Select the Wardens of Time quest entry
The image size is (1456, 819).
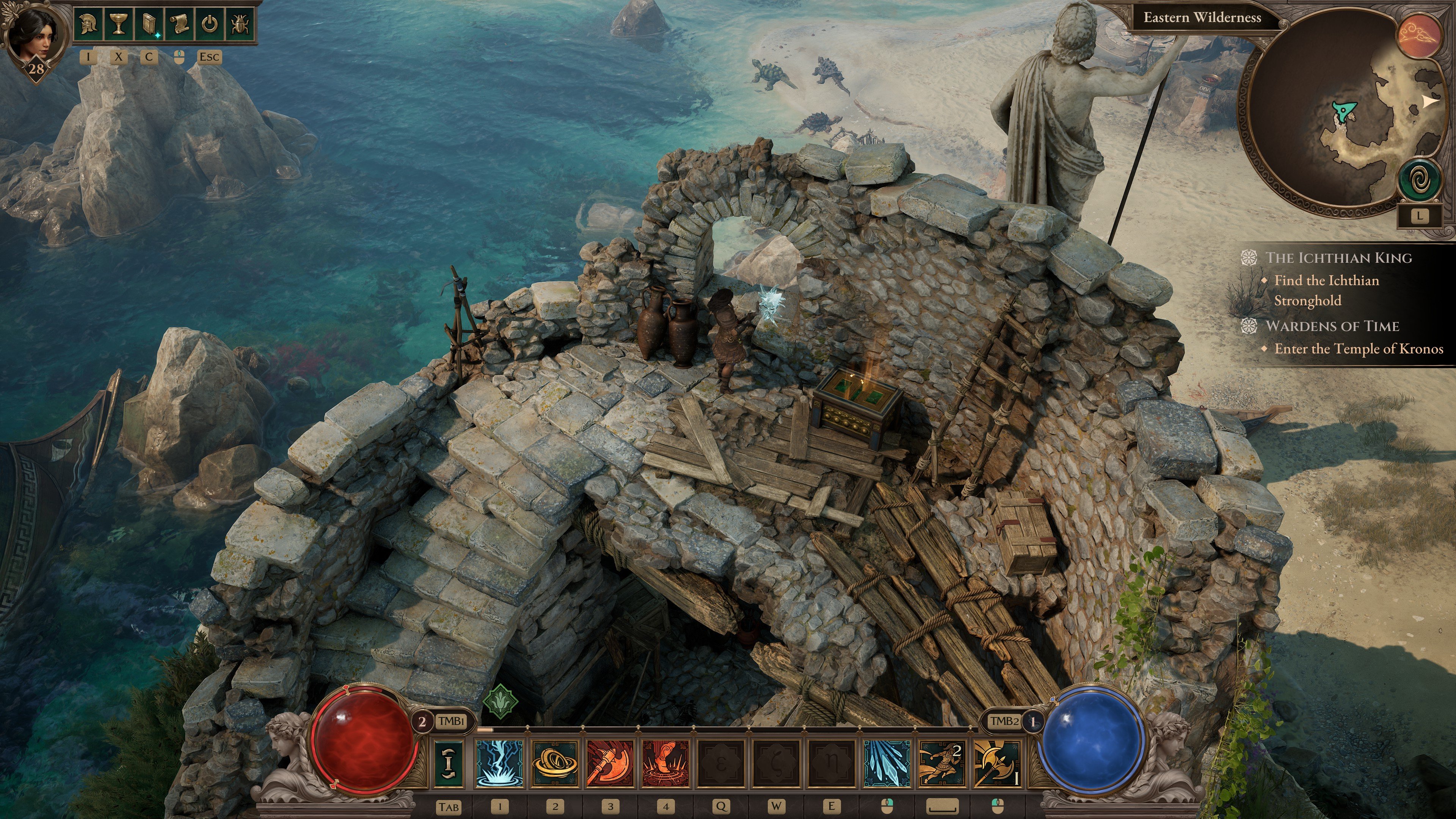(1332, 326)
